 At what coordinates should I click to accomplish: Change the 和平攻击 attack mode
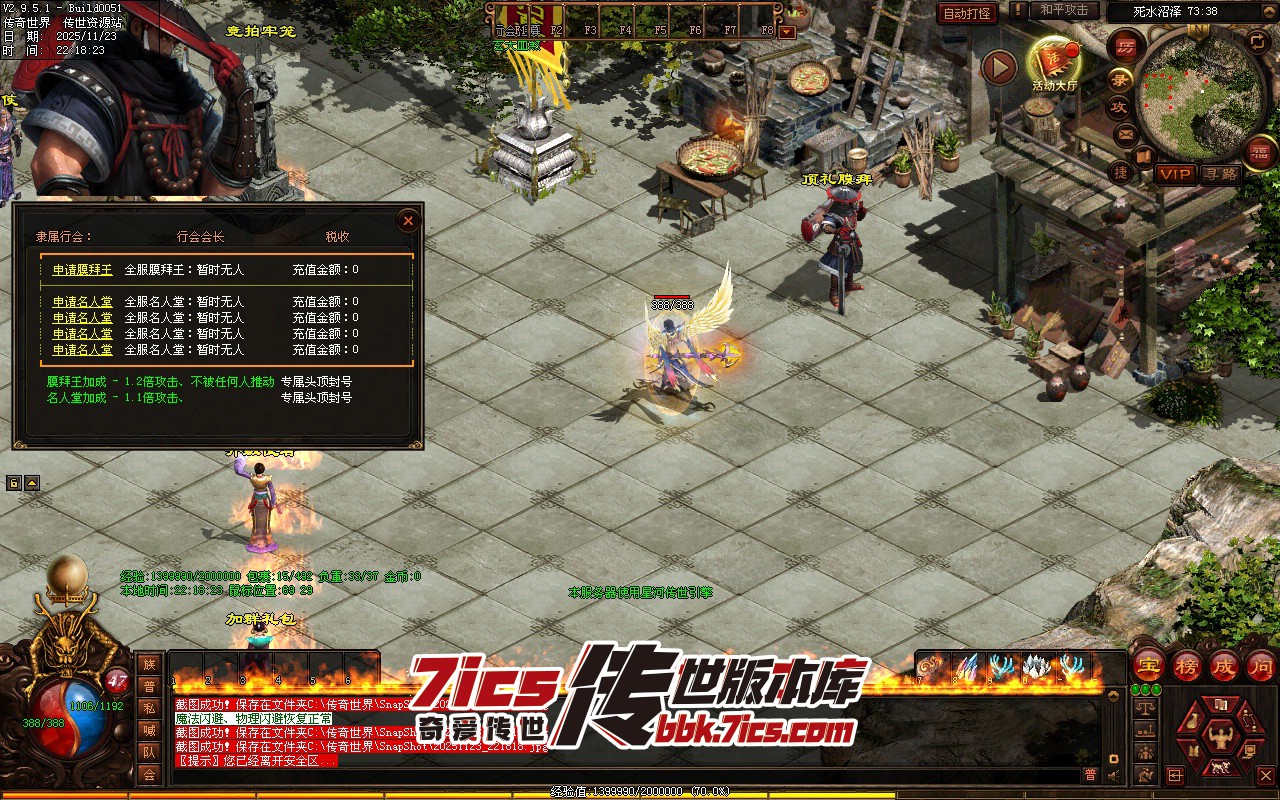pos(1064,10)
